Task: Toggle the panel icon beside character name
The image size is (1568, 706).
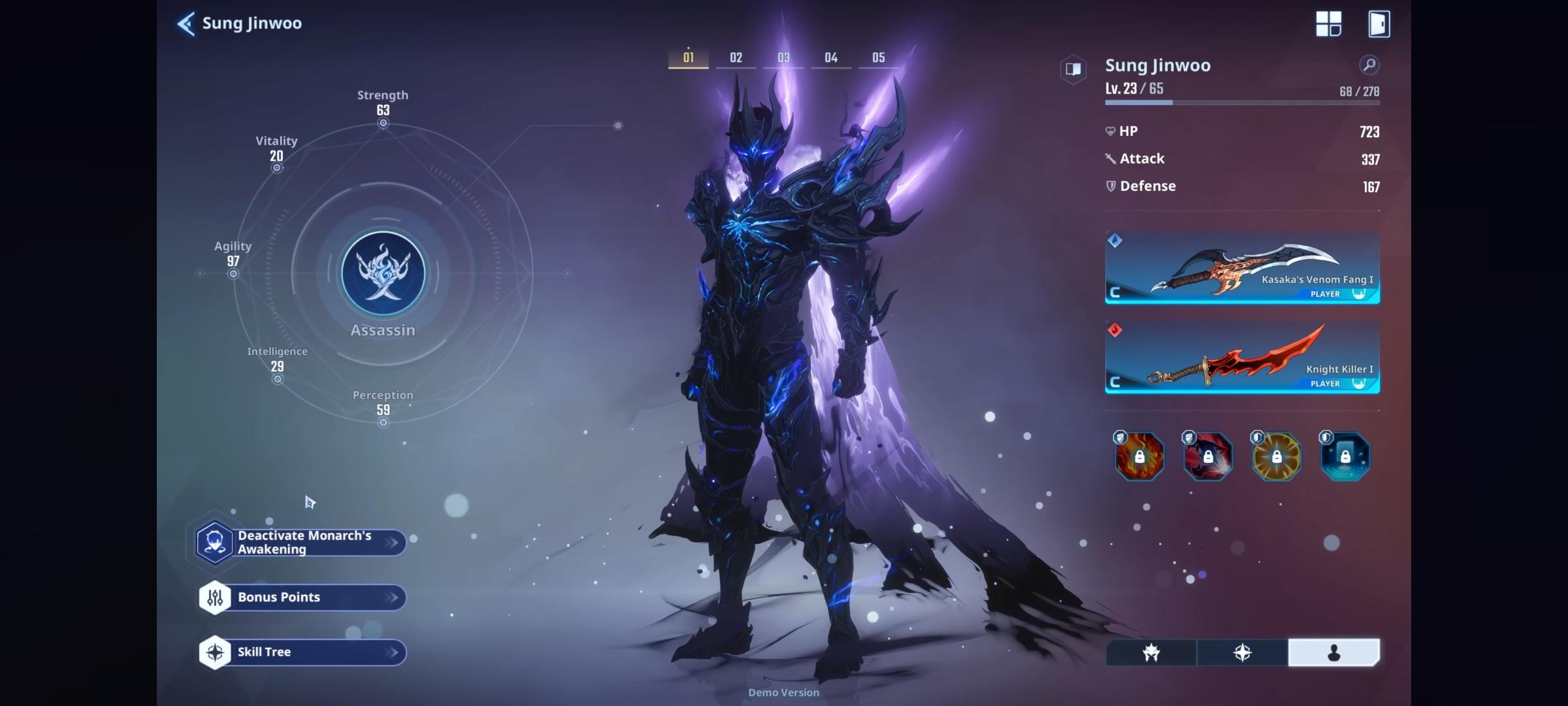Action: tap(1073, 69)
